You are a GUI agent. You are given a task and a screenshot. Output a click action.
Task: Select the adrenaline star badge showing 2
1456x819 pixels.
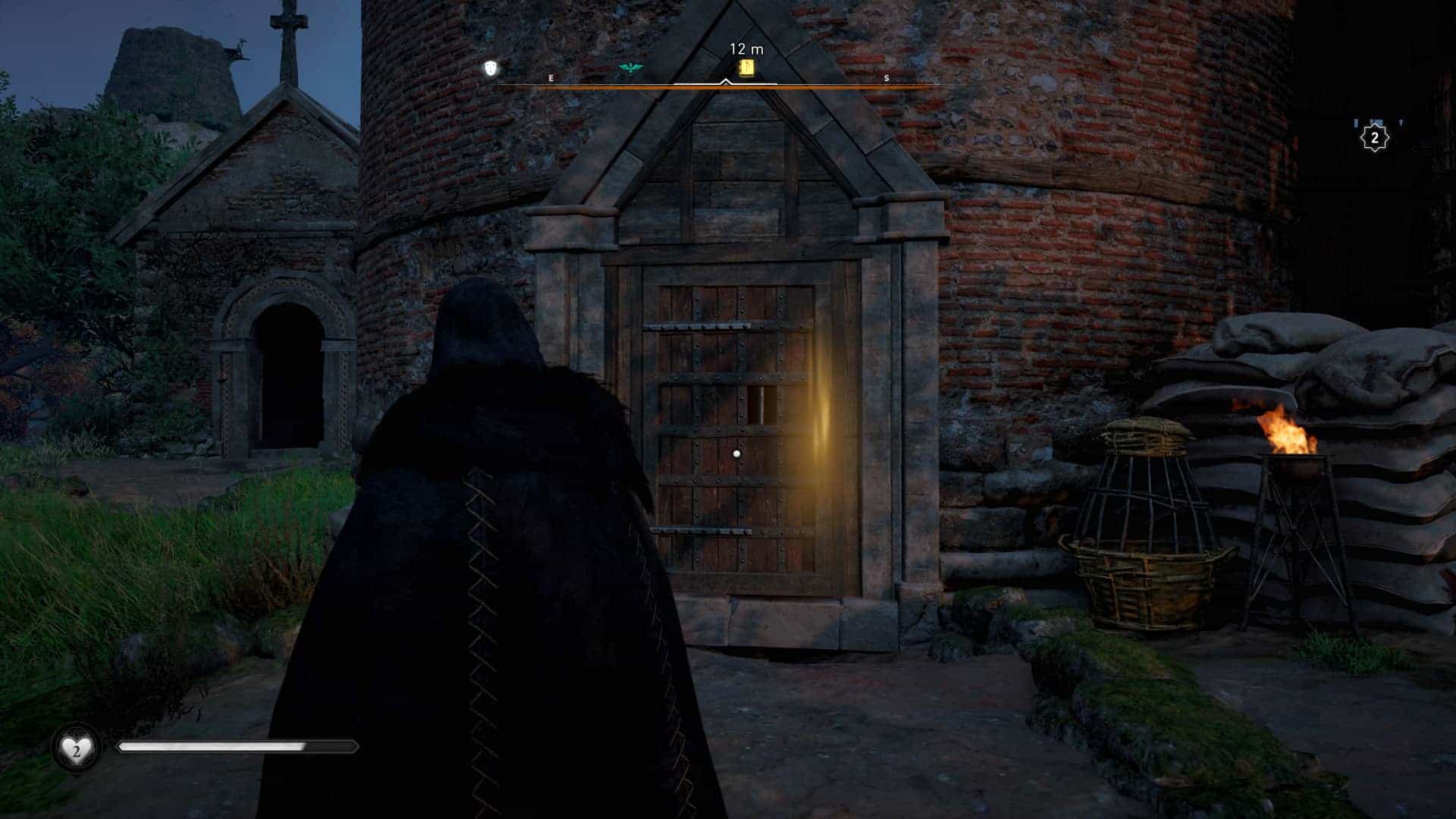click(x=1375, y=138)
